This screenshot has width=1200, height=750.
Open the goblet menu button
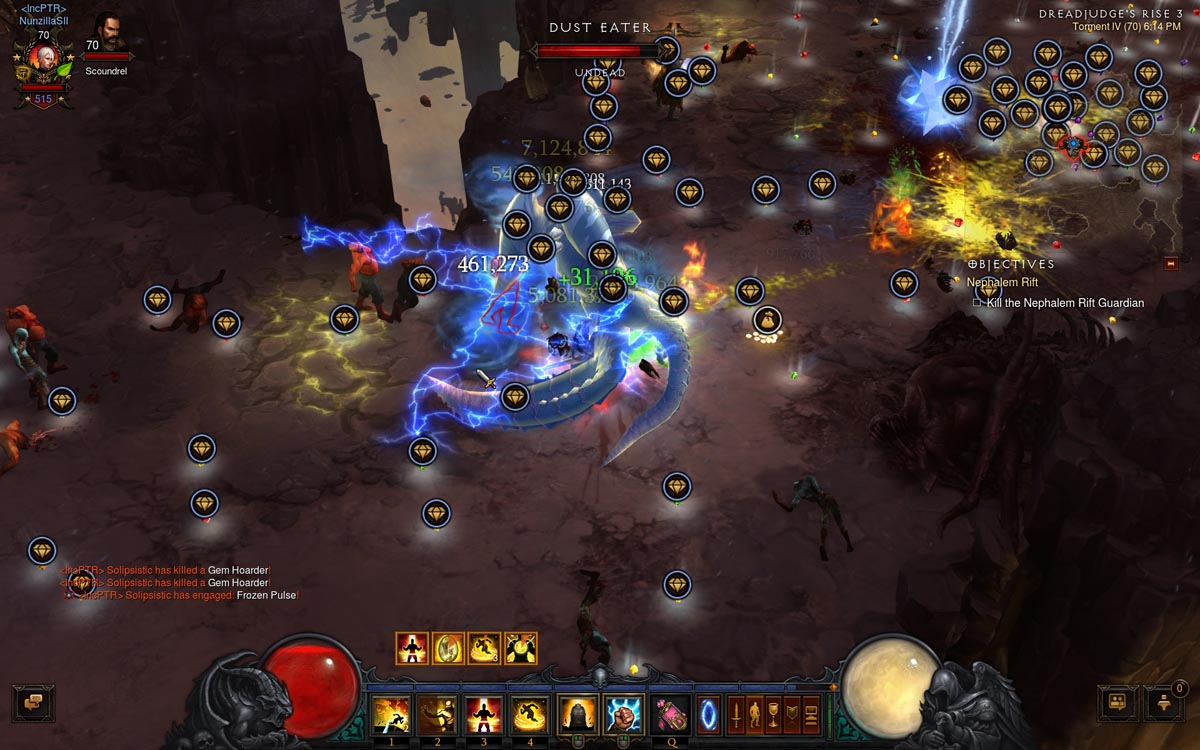click(x=773, y=715)
